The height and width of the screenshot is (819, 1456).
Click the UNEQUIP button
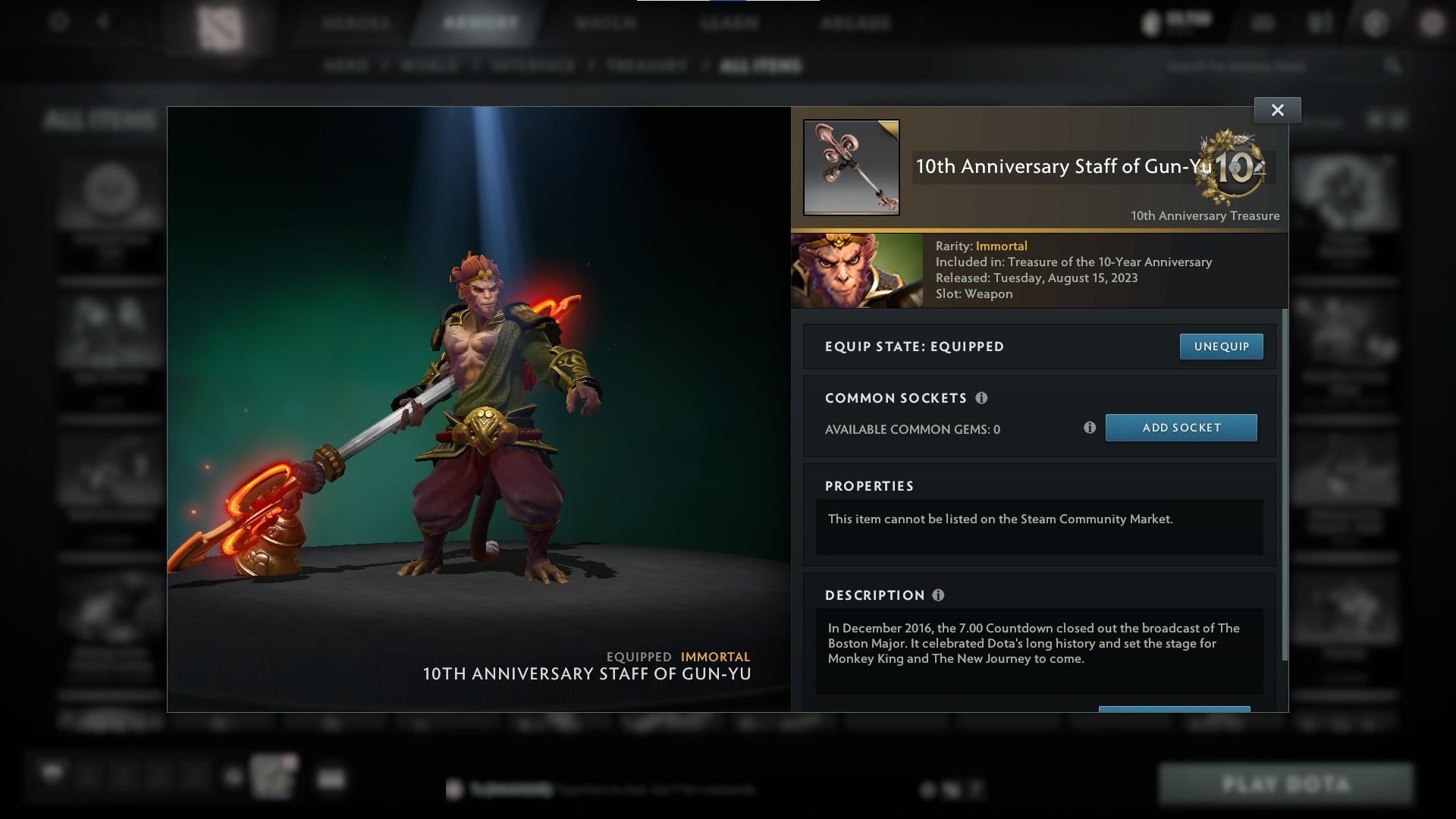click(1221, 346)
